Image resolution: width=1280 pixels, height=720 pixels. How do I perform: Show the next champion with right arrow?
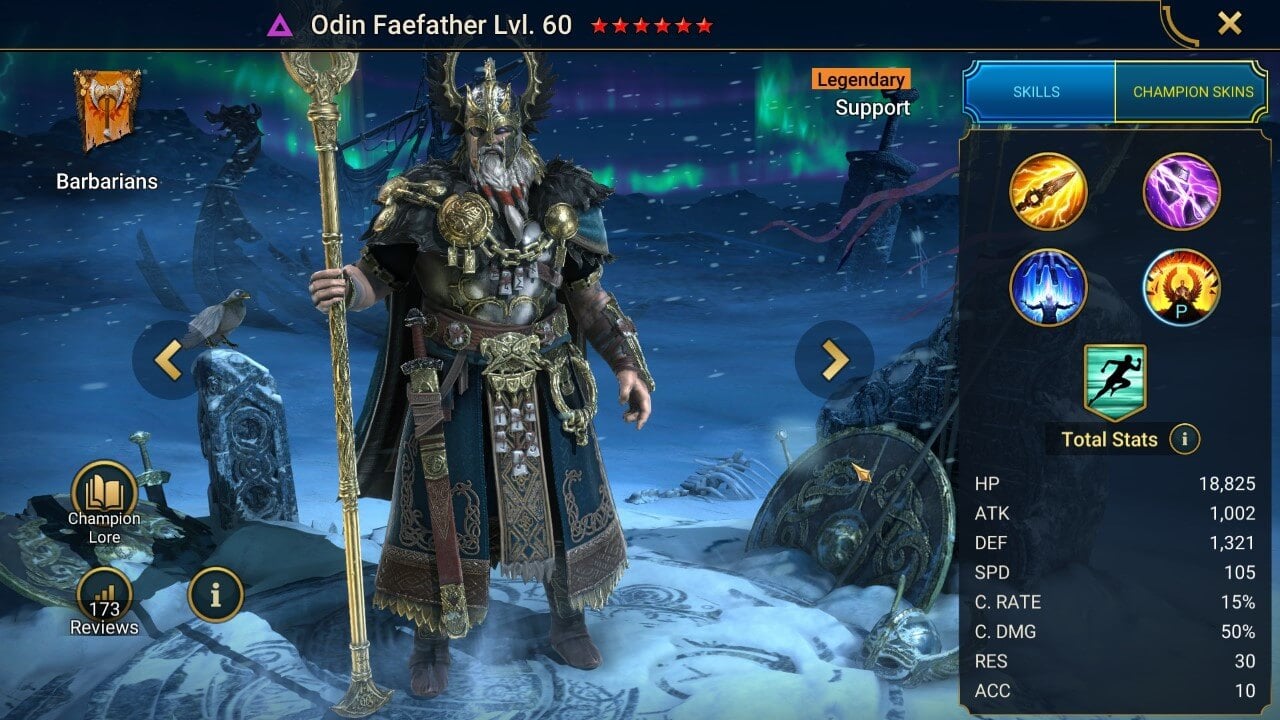tap(834, 360)
